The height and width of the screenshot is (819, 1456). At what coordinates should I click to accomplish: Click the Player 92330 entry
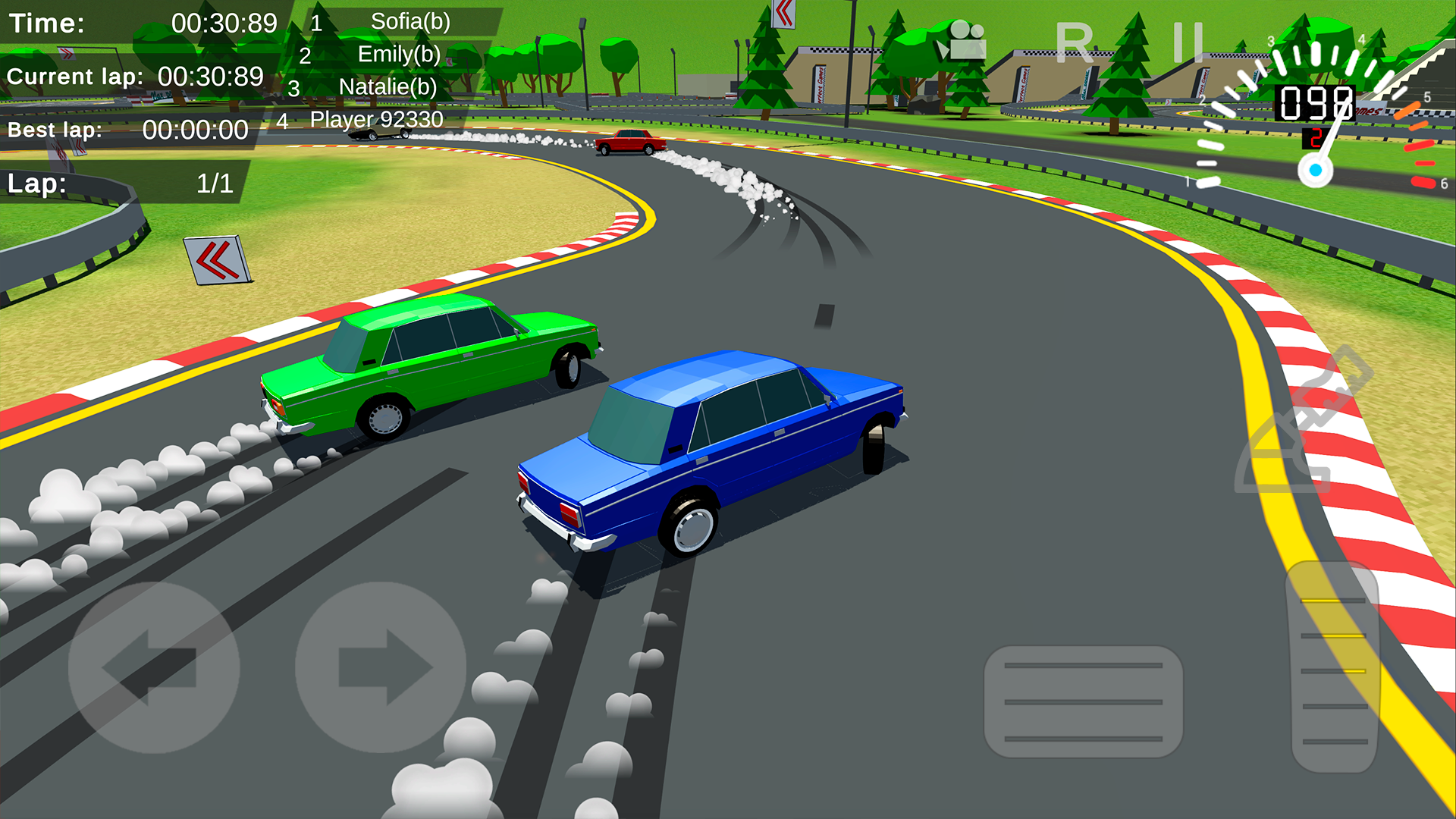click(378, 119)
